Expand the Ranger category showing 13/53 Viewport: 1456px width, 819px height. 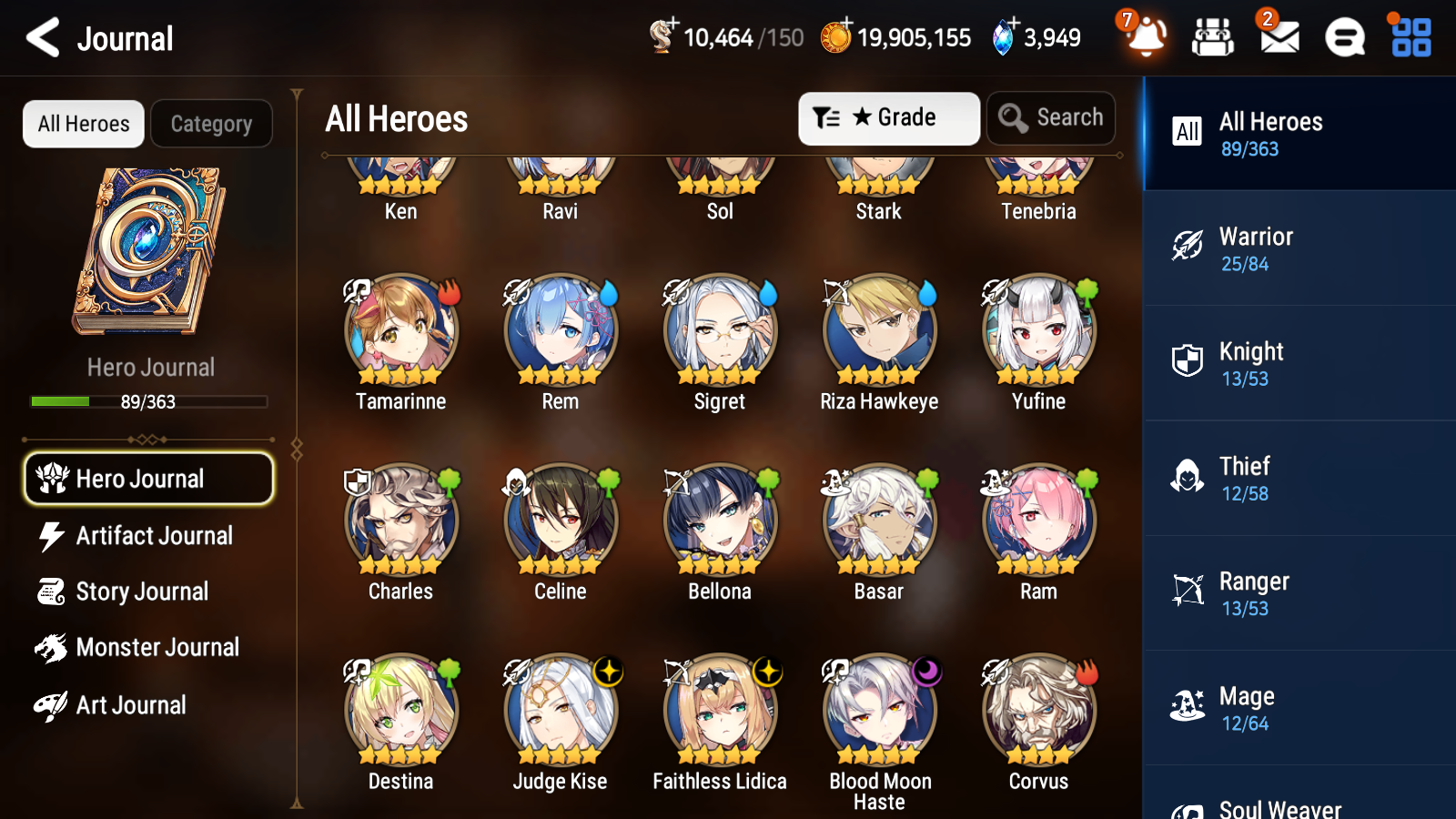pyautogui.click(x=1274, y=591)
